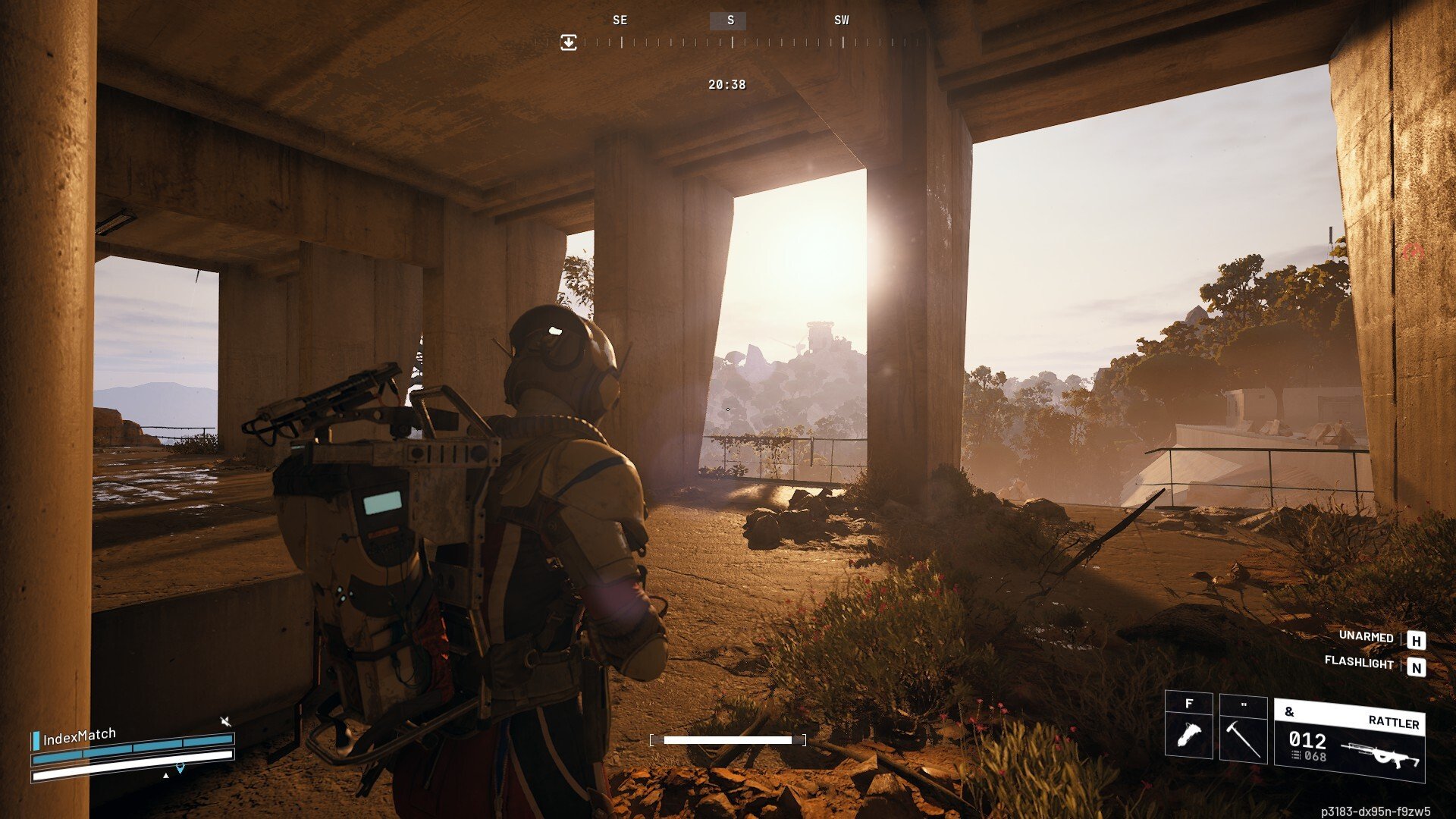Image resolution: width=1456 pixels, height=819 pixels.
Task: Click the muted voice icon near IndexMatch
Action: (x=225, y=720)
